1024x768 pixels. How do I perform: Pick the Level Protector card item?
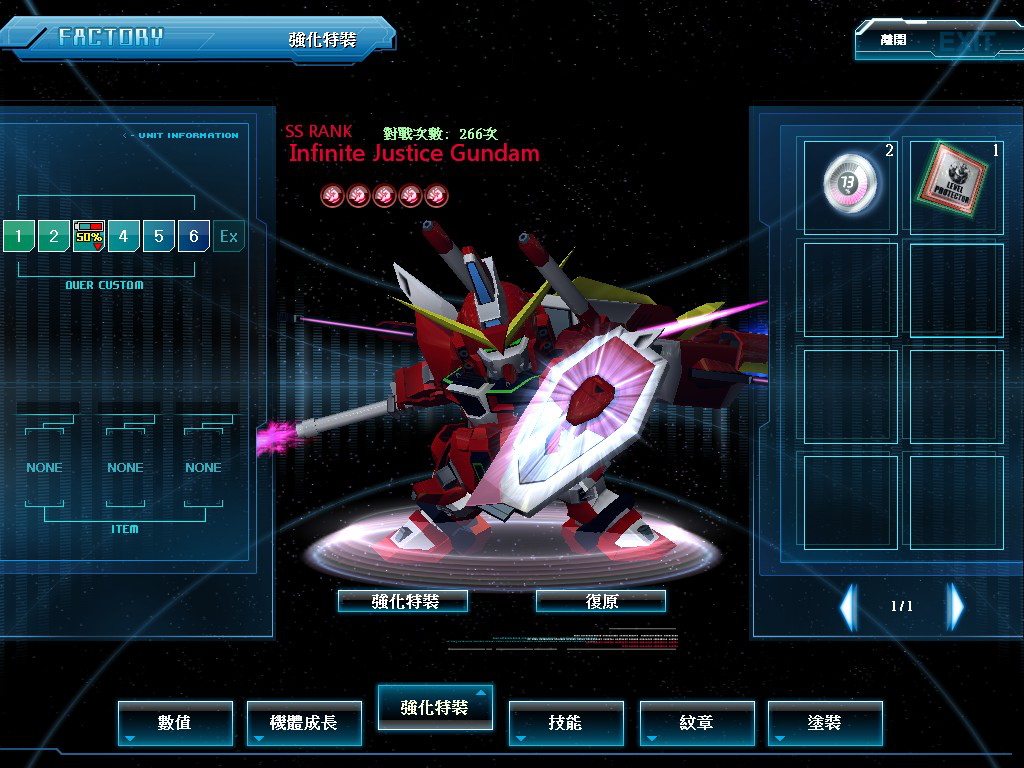[955, 186]
